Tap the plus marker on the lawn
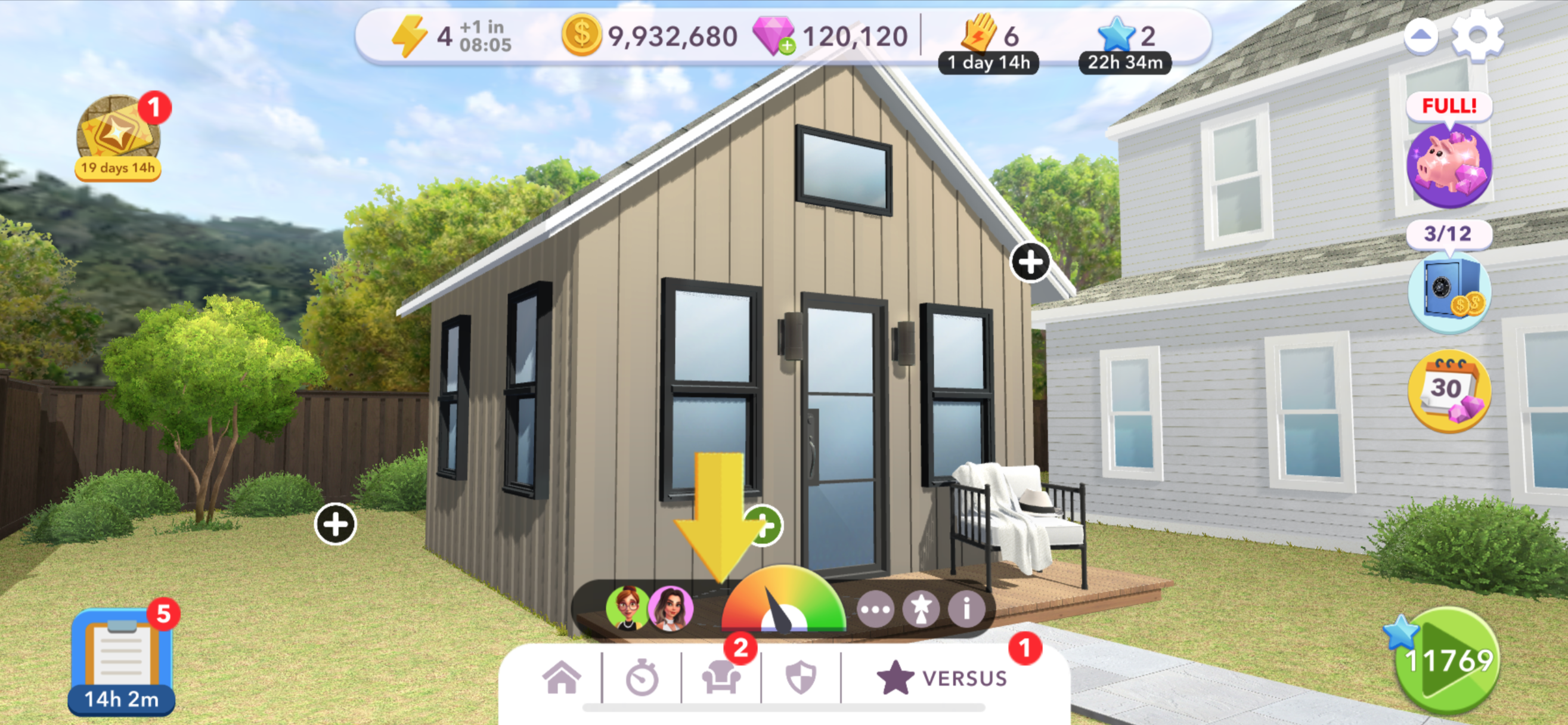This screenshot has width=1568, height=725. (x=336, y=524)
